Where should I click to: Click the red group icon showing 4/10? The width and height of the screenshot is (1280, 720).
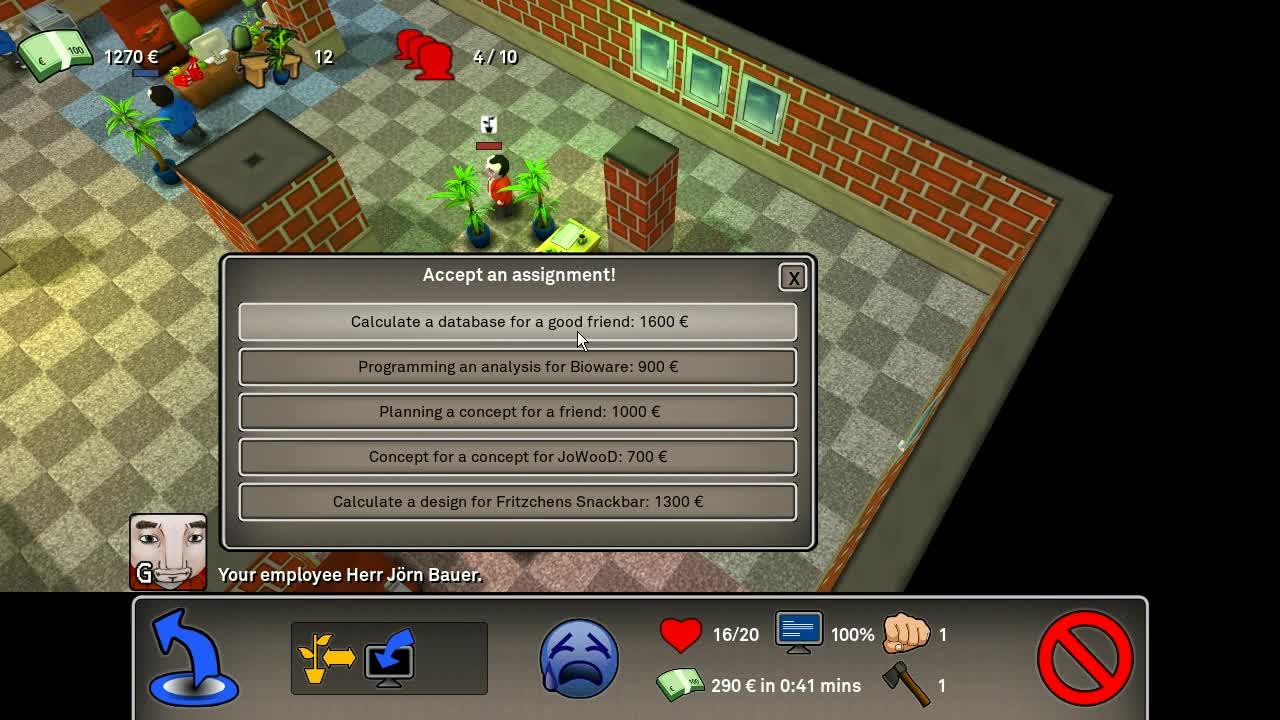(x=425, y=56)
